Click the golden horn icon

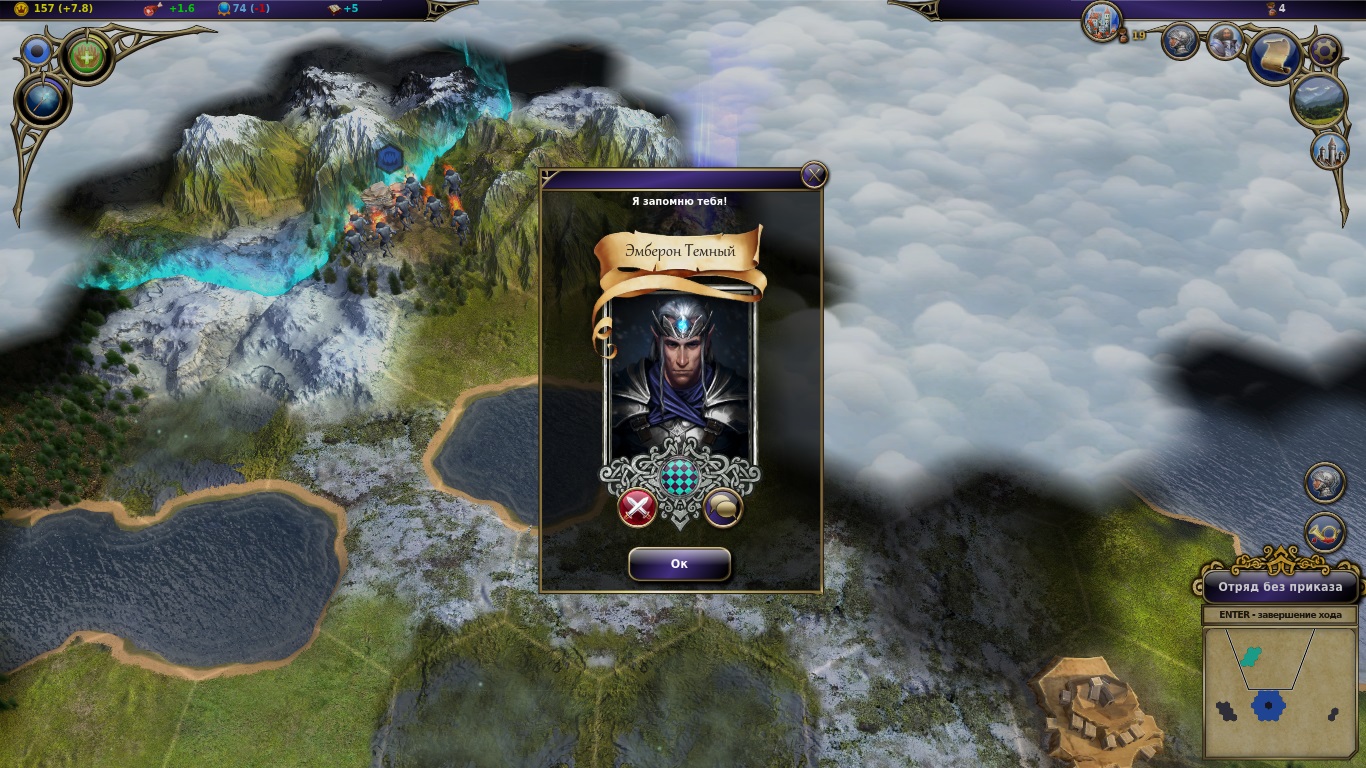(x=1325, y=532)
